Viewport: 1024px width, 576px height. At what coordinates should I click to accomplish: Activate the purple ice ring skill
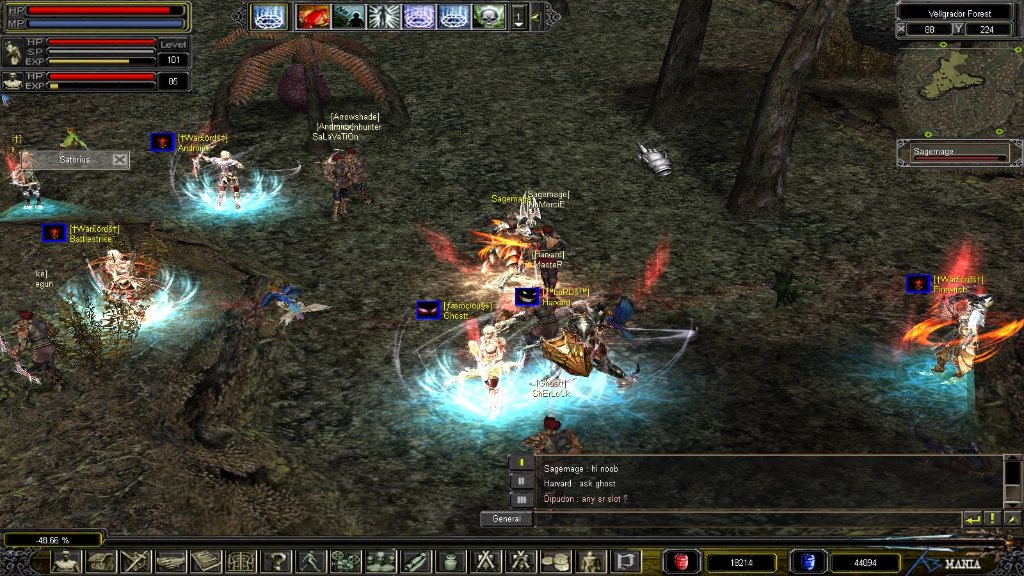[419, 16]
